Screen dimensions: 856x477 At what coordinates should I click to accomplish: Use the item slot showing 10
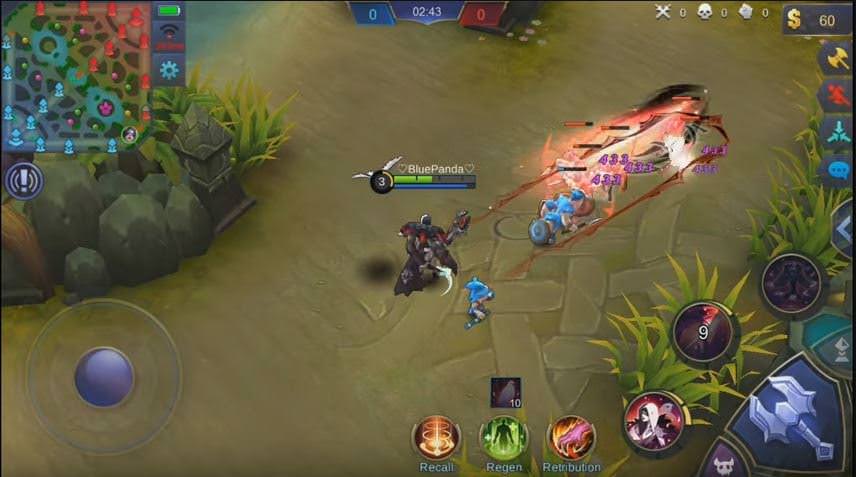[505, 392]
